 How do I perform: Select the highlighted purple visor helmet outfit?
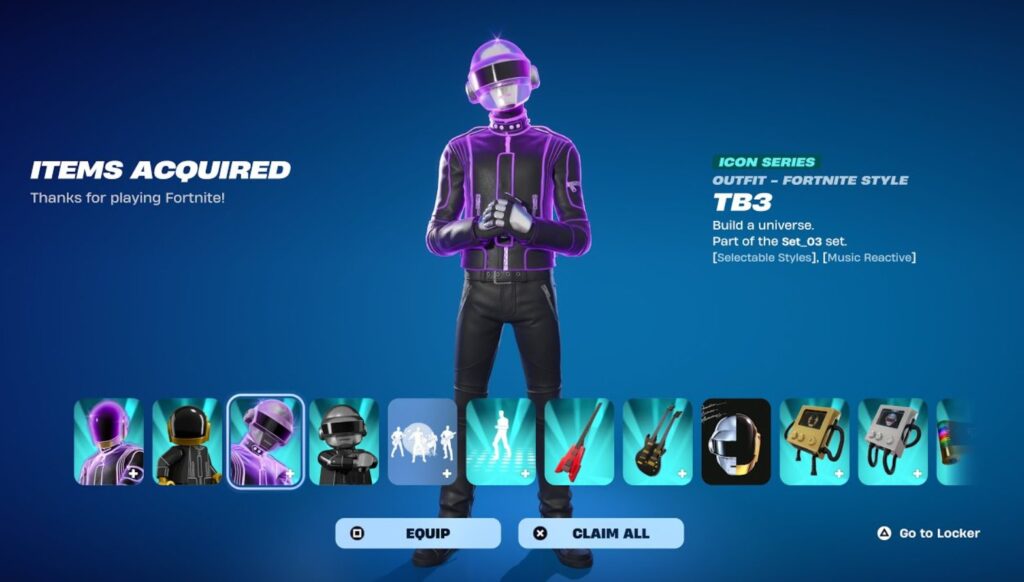point(265,442)
